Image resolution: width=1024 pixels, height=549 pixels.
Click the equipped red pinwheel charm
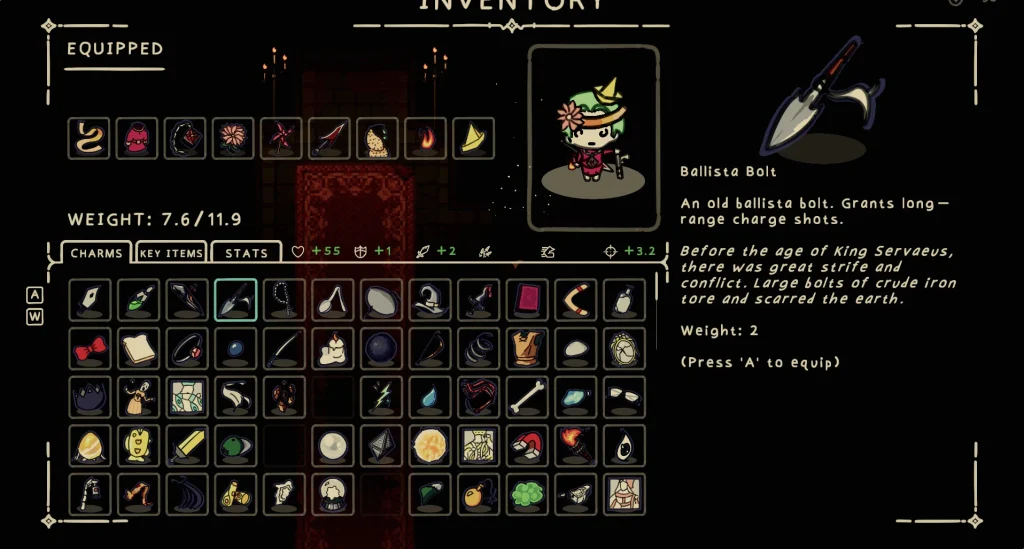coord(281,138)
